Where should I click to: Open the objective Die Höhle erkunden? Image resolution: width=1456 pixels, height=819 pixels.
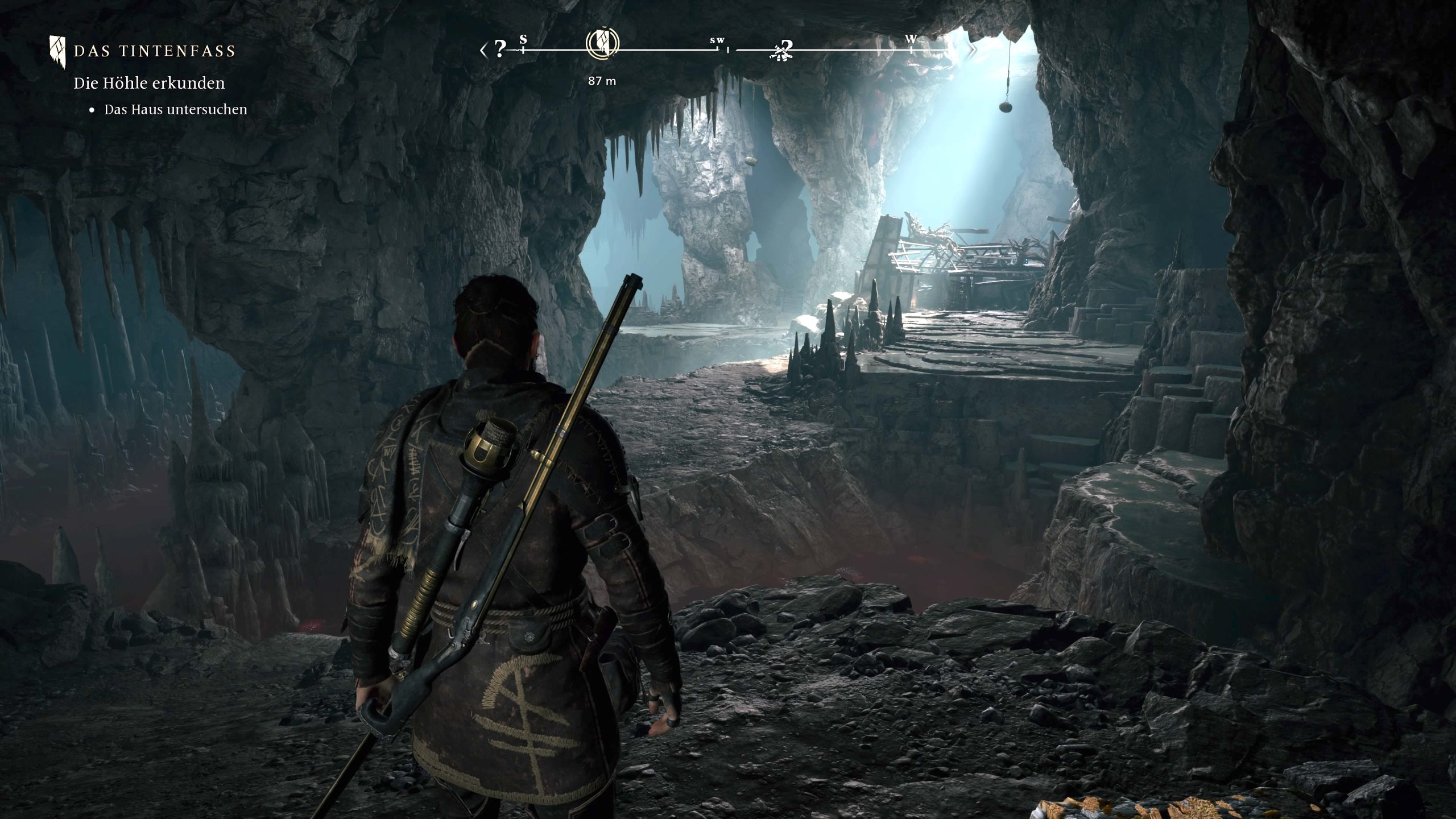point(149,83)
